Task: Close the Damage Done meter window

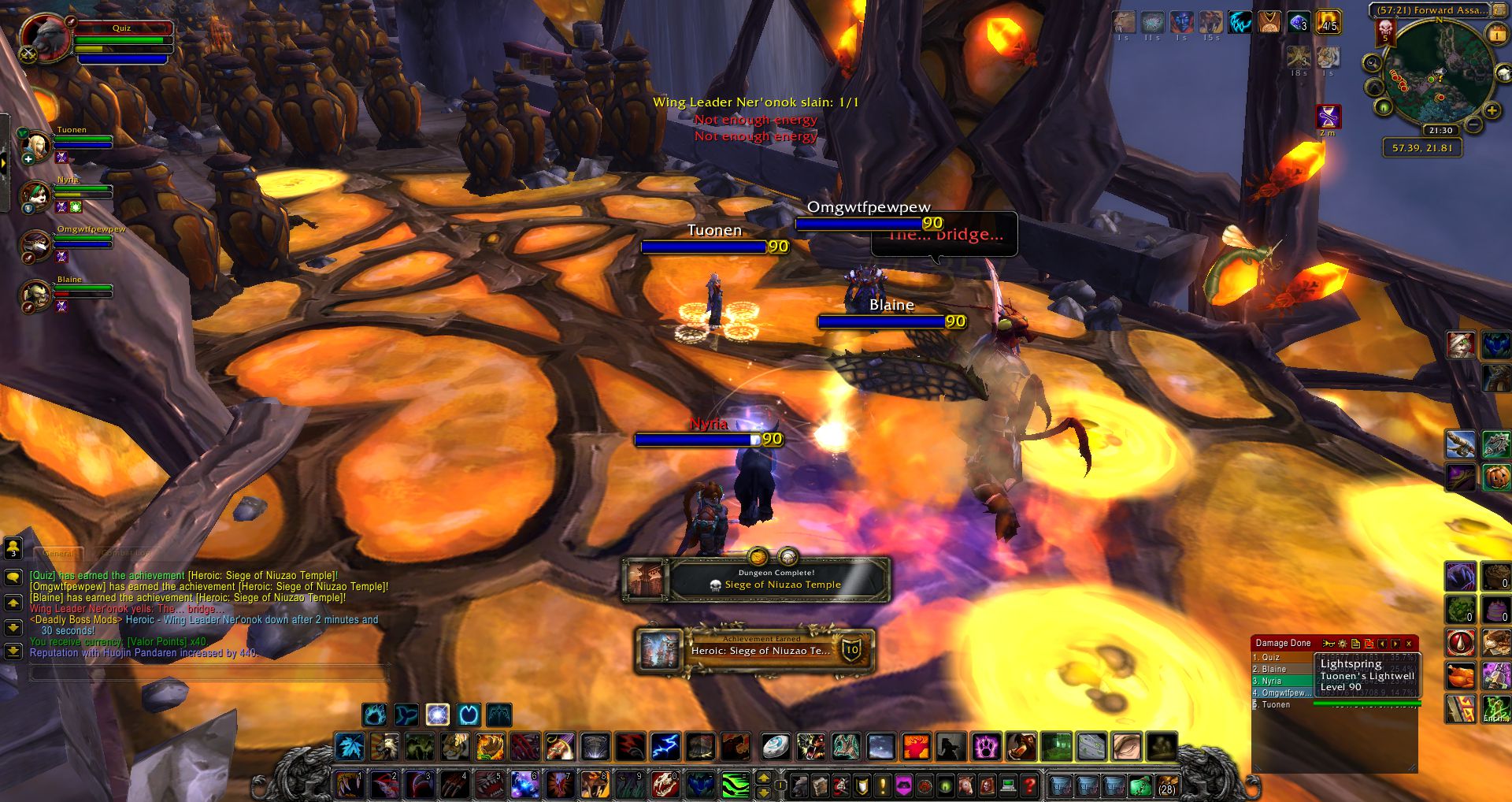Action: point(1409,644)
